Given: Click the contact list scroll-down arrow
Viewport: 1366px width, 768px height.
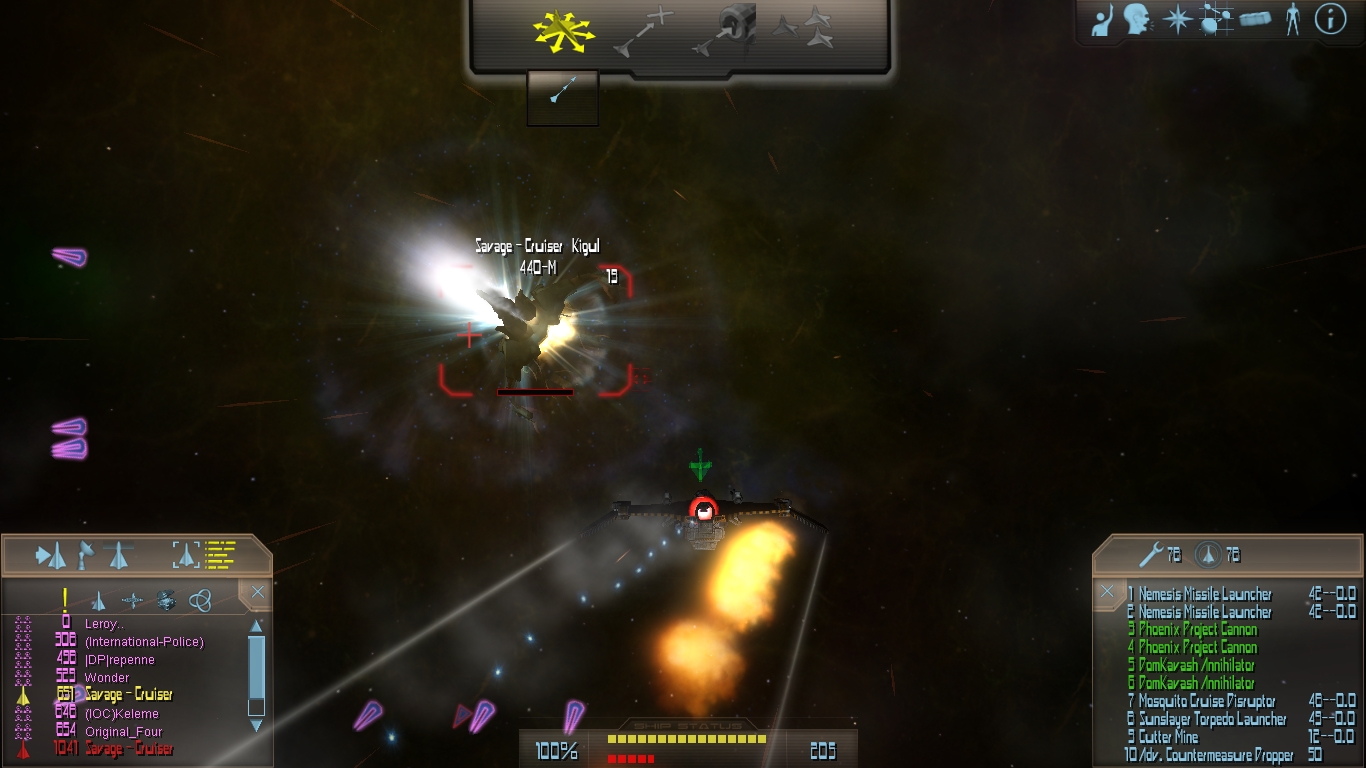Looking at the screenshot, I should (257, 724).
